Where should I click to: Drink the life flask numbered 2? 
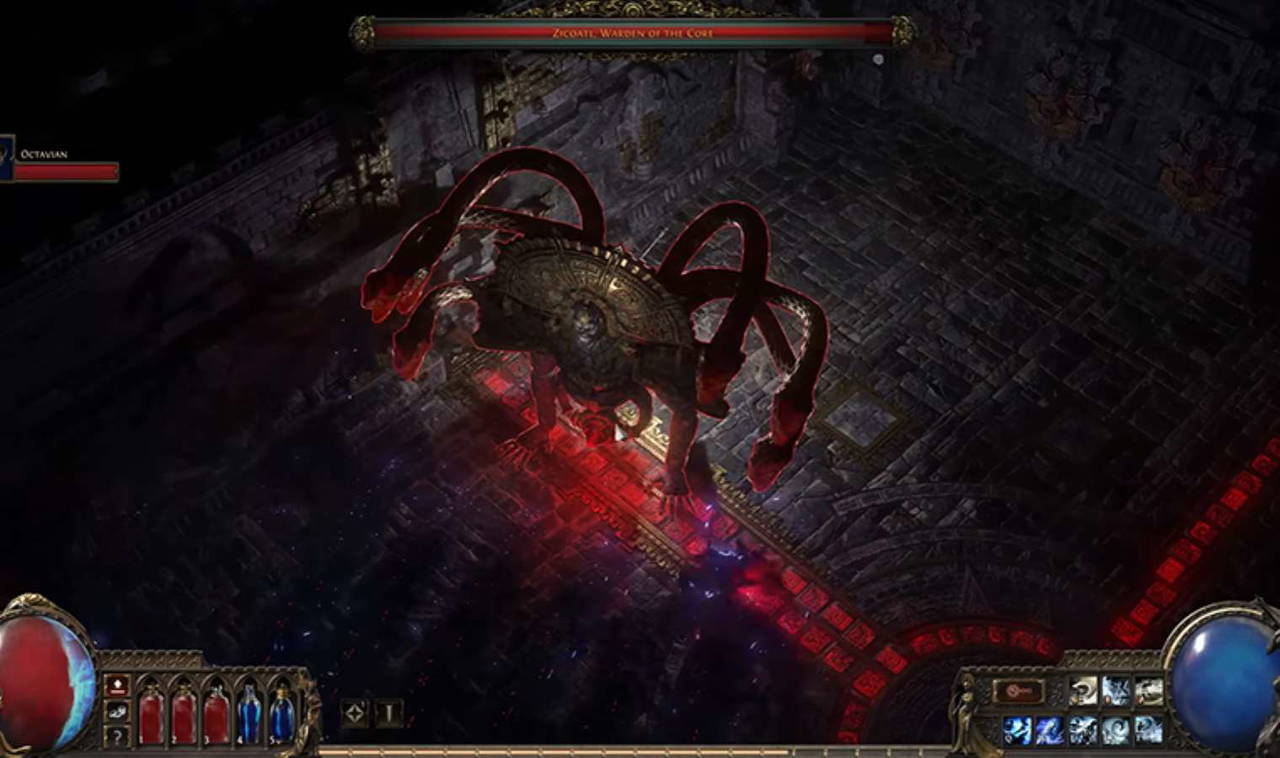pyautogui.click(x=183, y=715)
